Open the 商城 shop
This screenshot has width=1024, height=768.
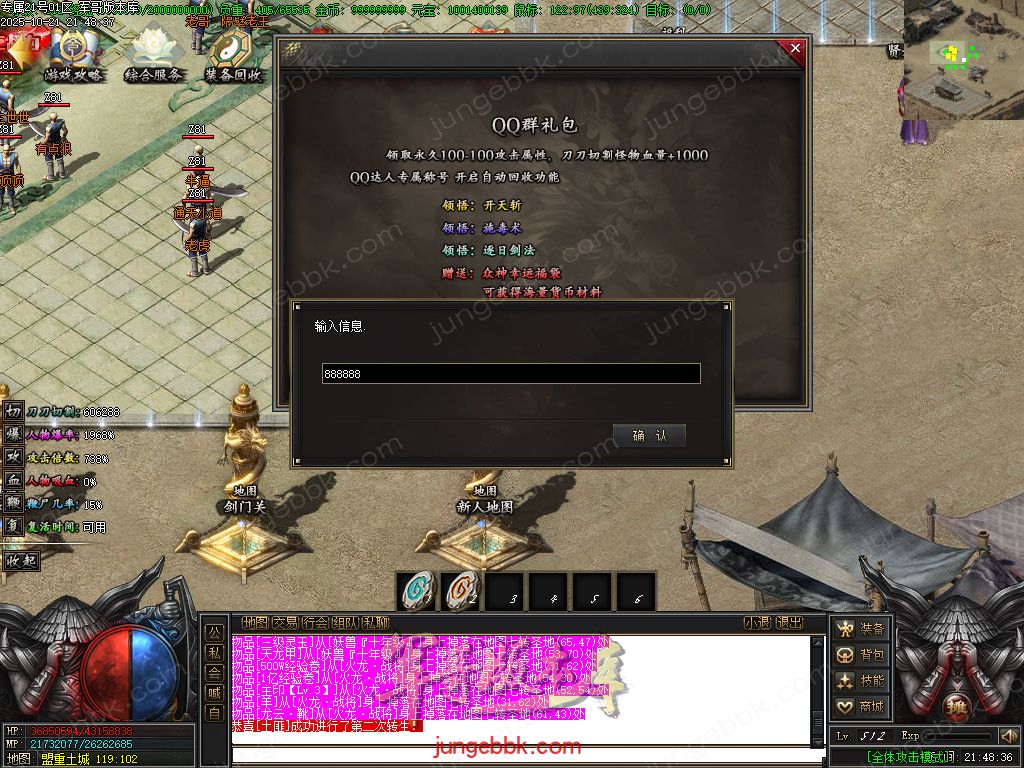click(x=861, y=707)
